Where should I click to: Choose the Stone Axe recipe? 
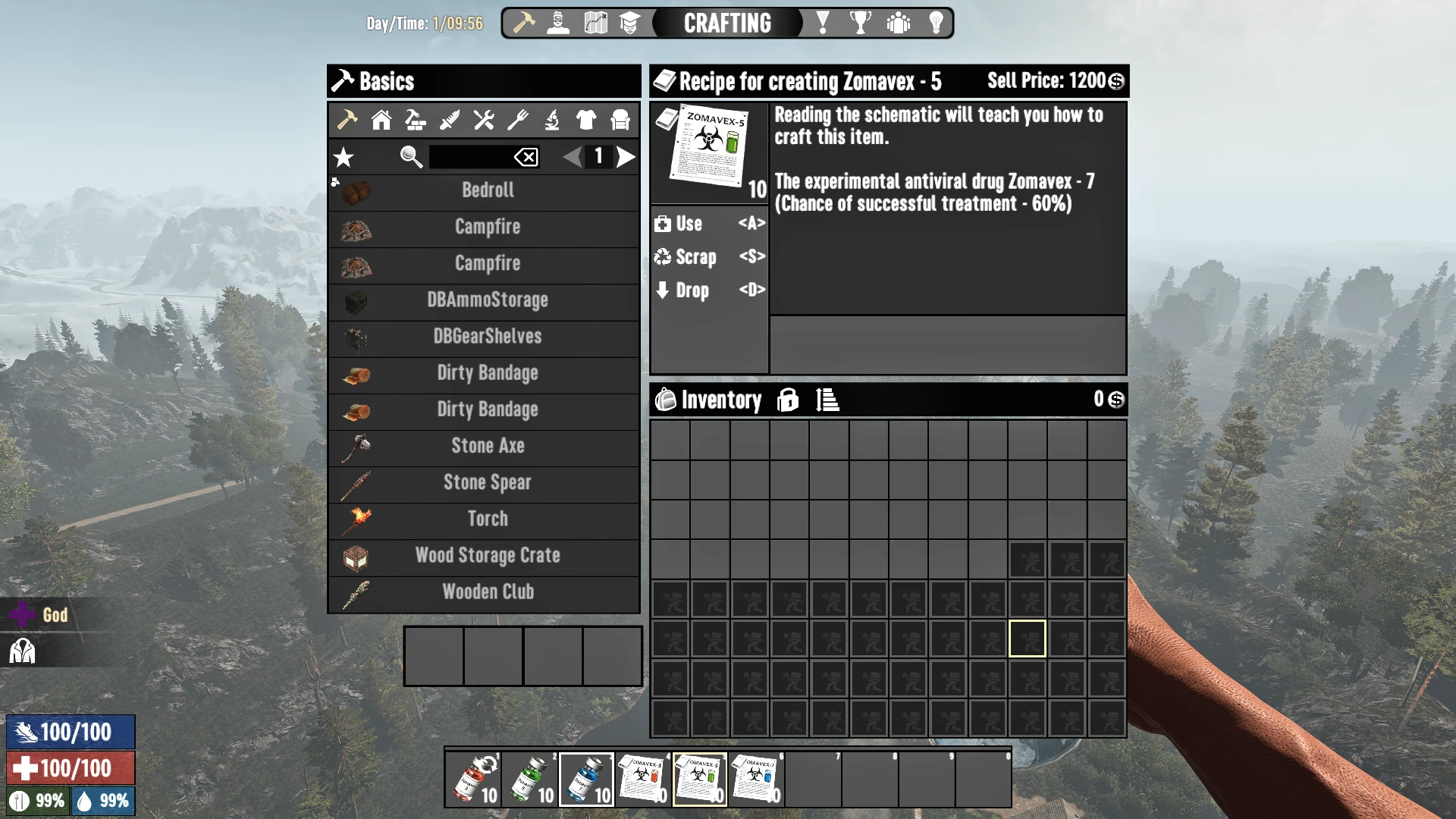pos(487,446)
